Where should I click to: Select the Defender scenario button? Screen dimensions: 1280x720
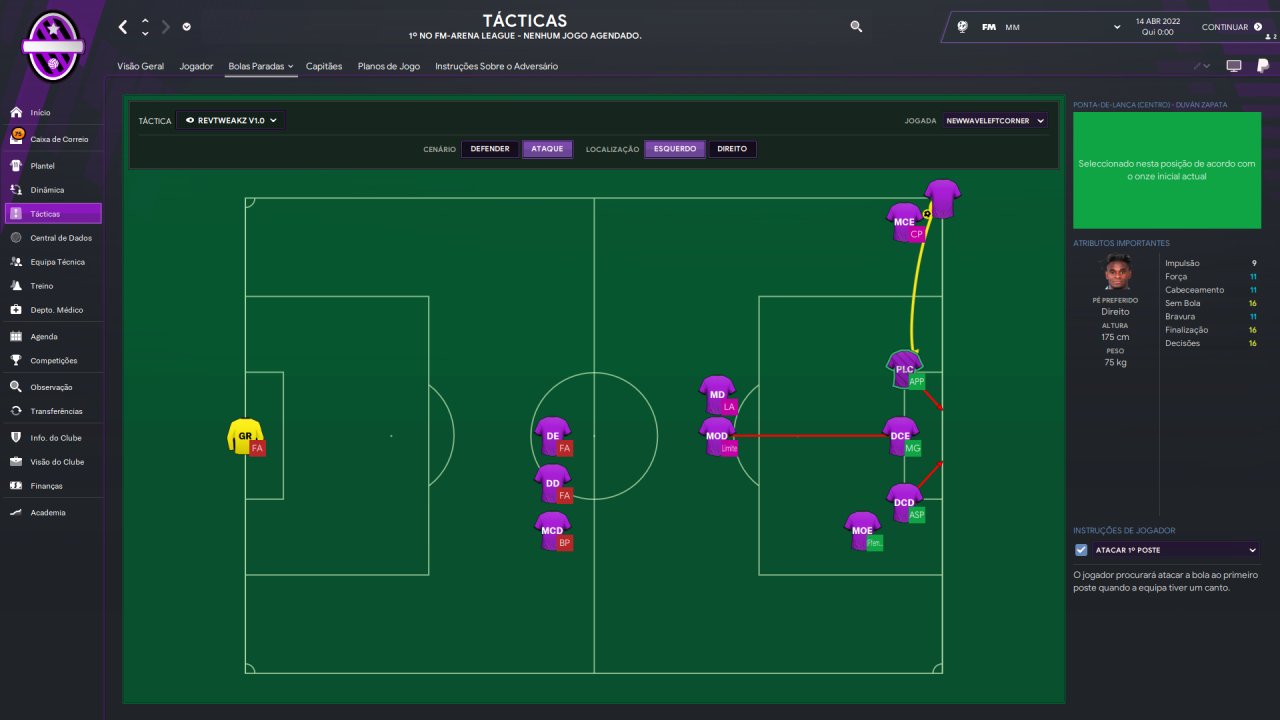(x=490, y=149)
